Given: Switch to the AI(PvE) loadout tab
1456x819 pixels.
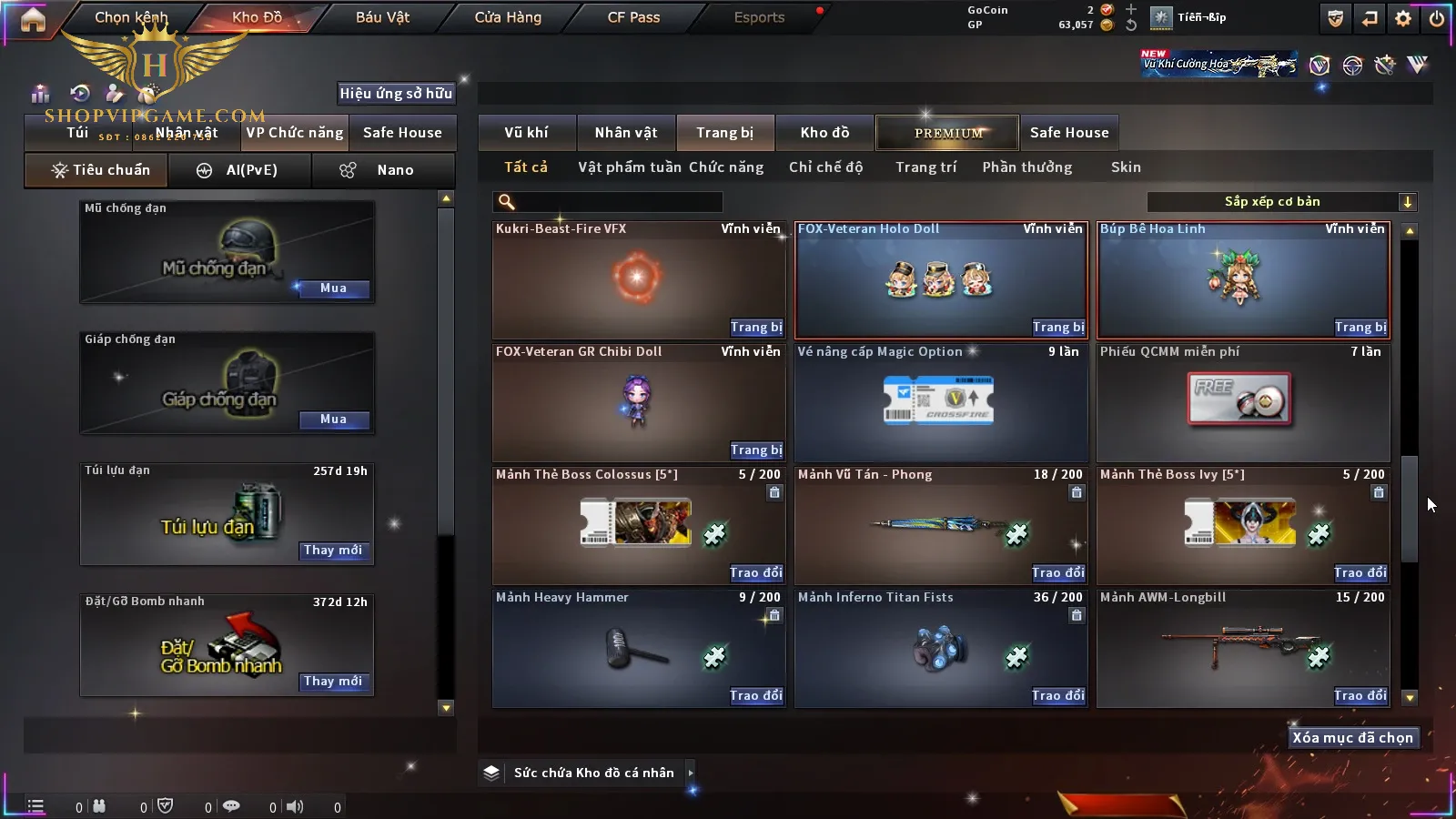Looking at the screenshot, I should [240, 170].
